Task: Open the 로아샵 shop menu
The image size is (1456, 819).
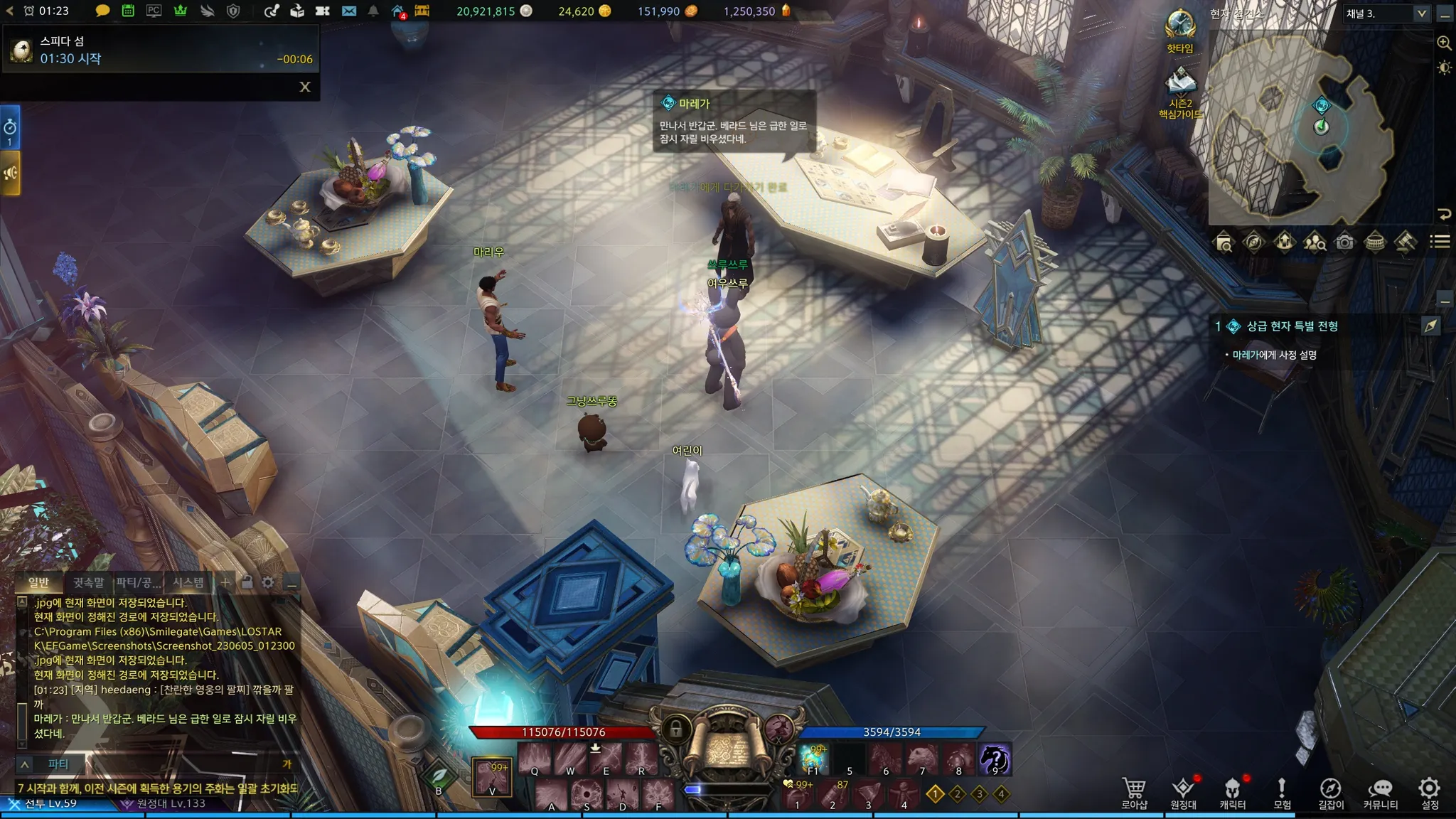Action: point(1134,793)
